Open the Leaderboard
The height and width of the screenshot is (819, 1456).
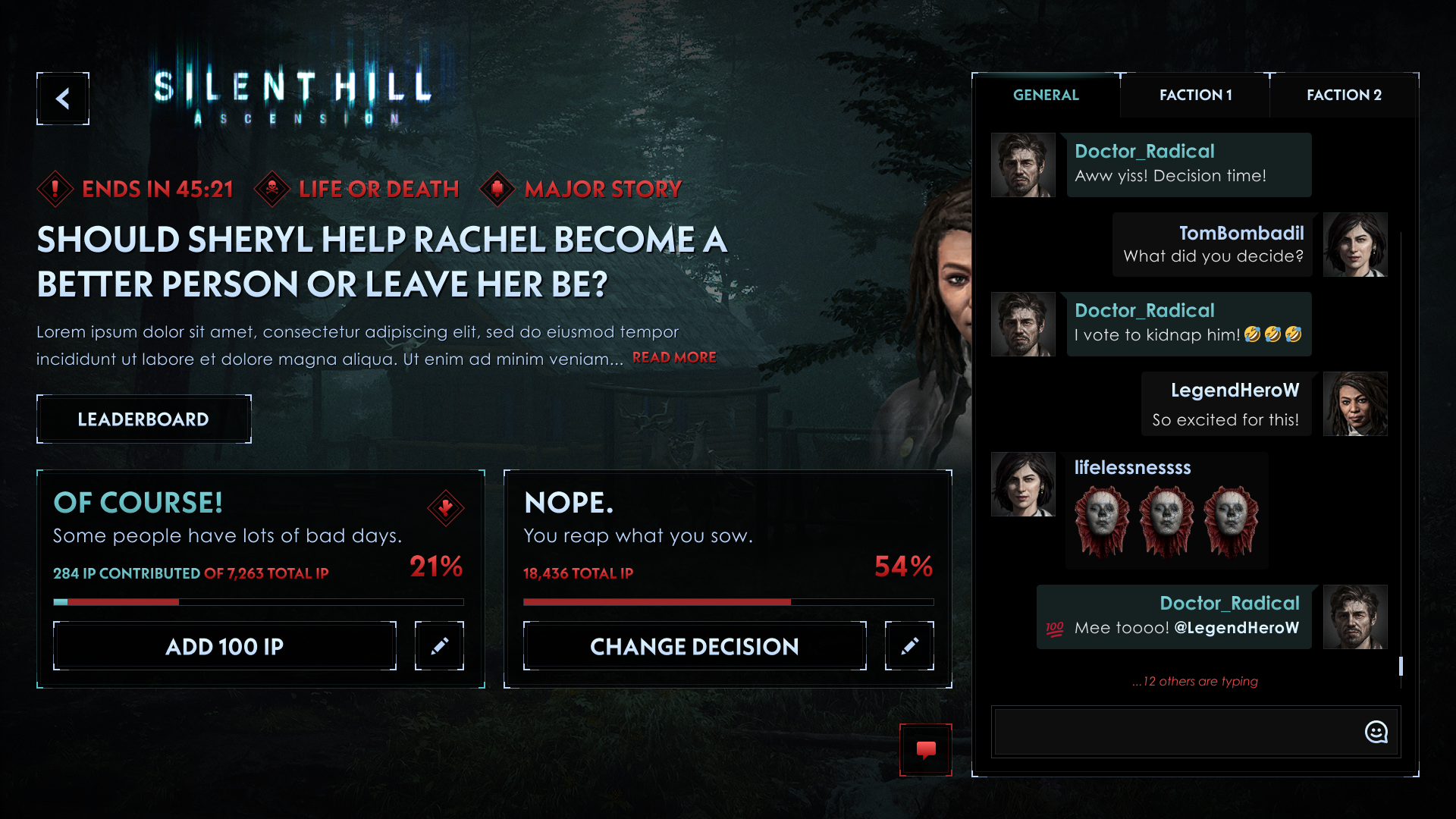[143, 419]
